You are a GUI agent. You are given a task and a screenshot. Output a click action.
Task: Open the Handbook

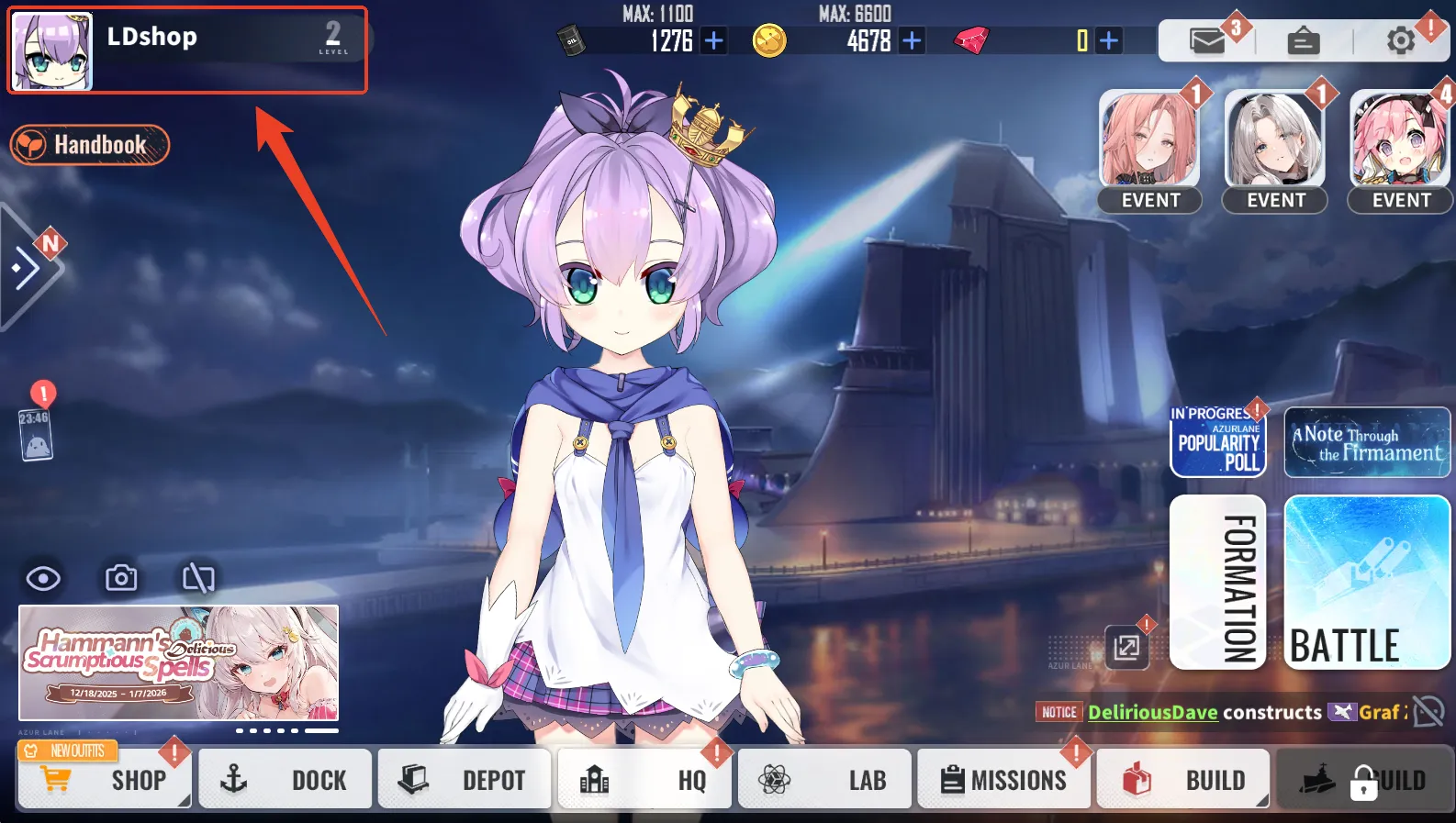[x=90, y=145]
